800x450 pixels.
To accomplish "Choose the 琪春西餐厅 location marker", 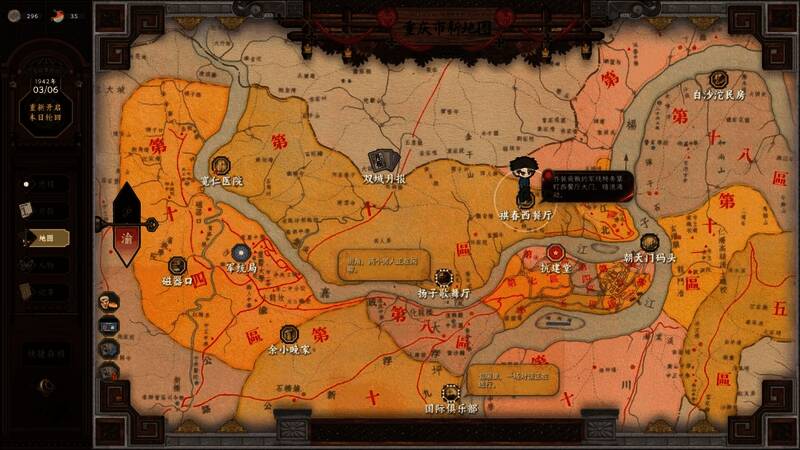I will (x=522, y=199).
